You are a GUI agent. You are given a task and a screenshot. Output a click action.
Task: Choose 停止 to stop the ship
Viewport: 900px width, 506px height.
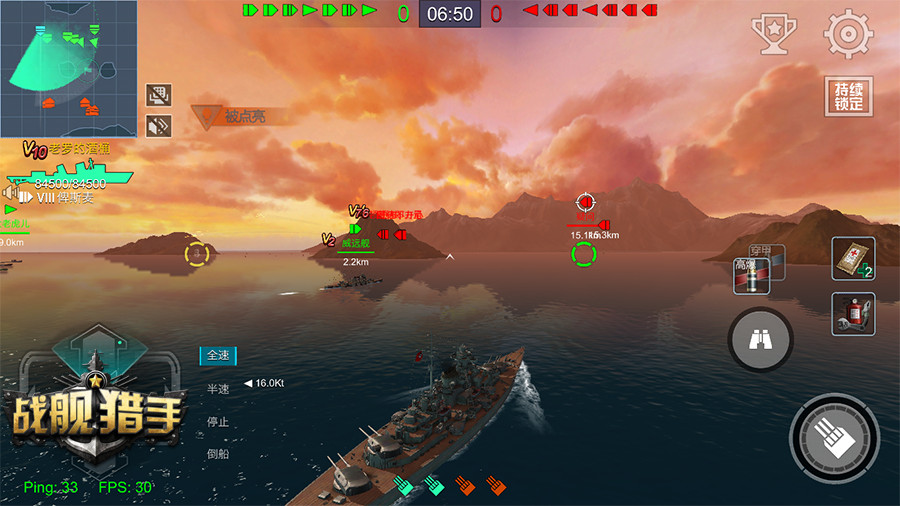coord(218,421)
